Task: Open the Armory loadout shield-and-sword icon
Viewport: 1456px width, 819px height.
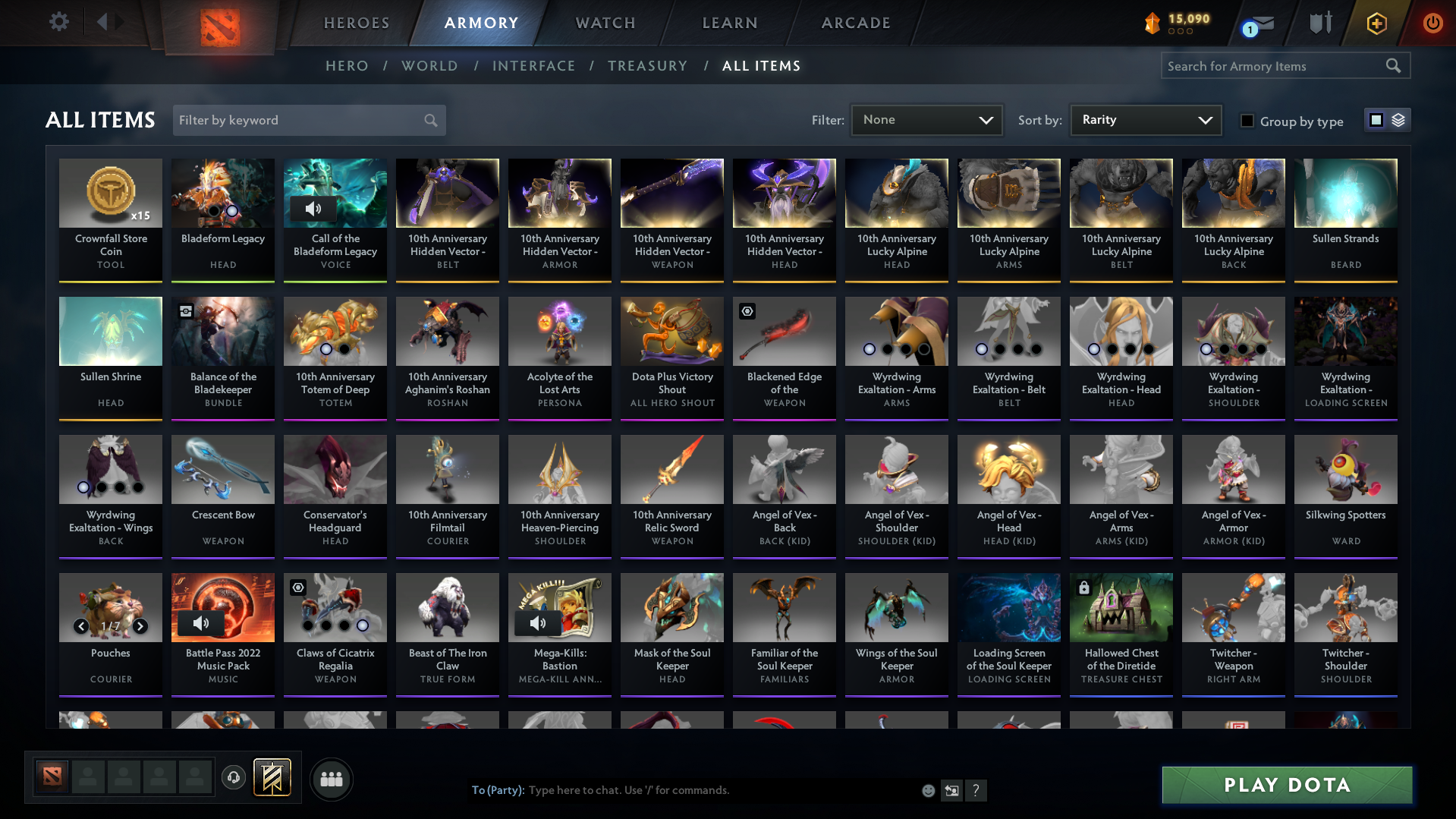Action: pos(1319,23)
